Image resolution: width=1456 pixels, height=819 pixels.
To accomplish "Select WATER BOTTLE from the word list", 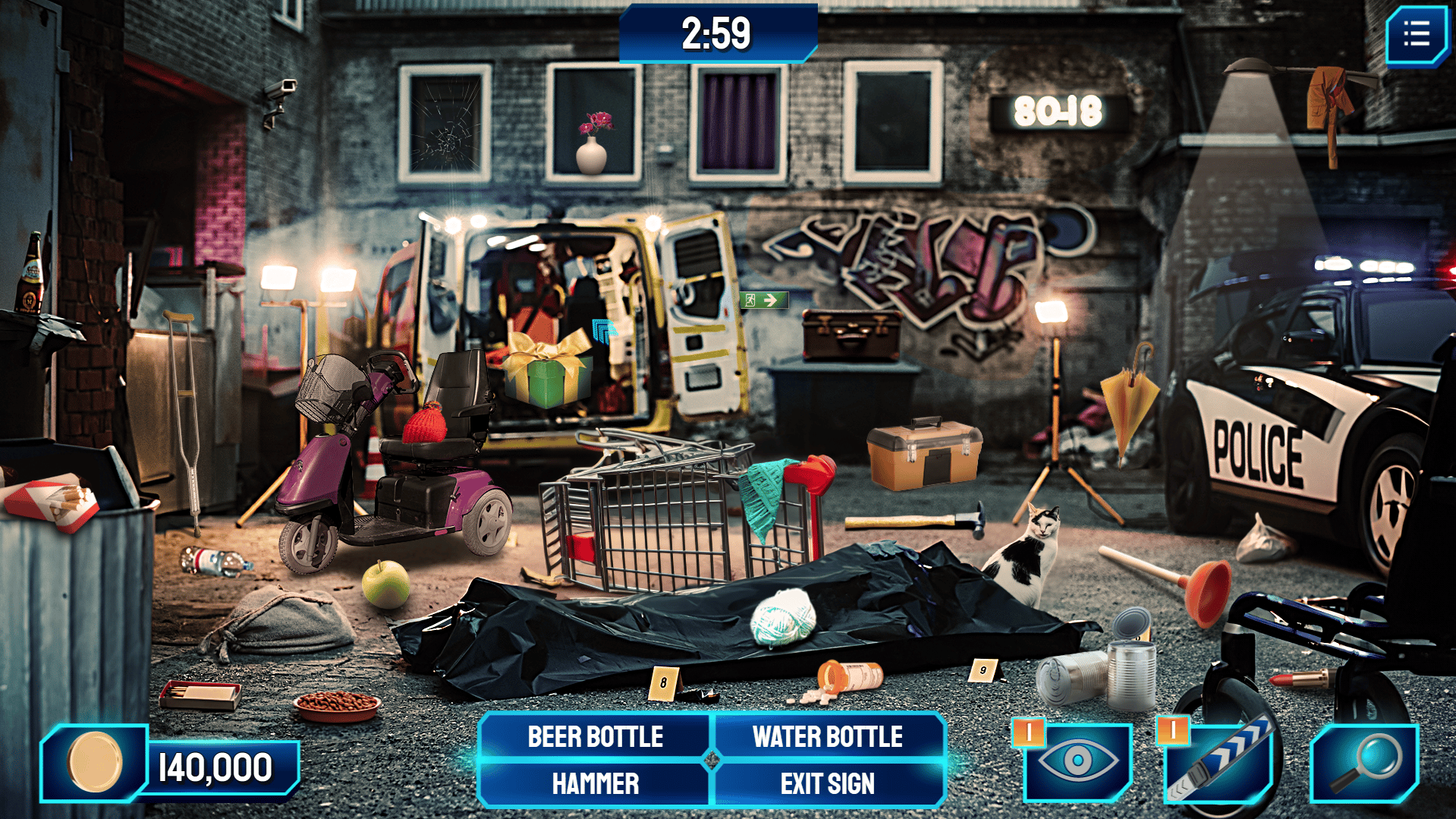I will coord(826,735).
